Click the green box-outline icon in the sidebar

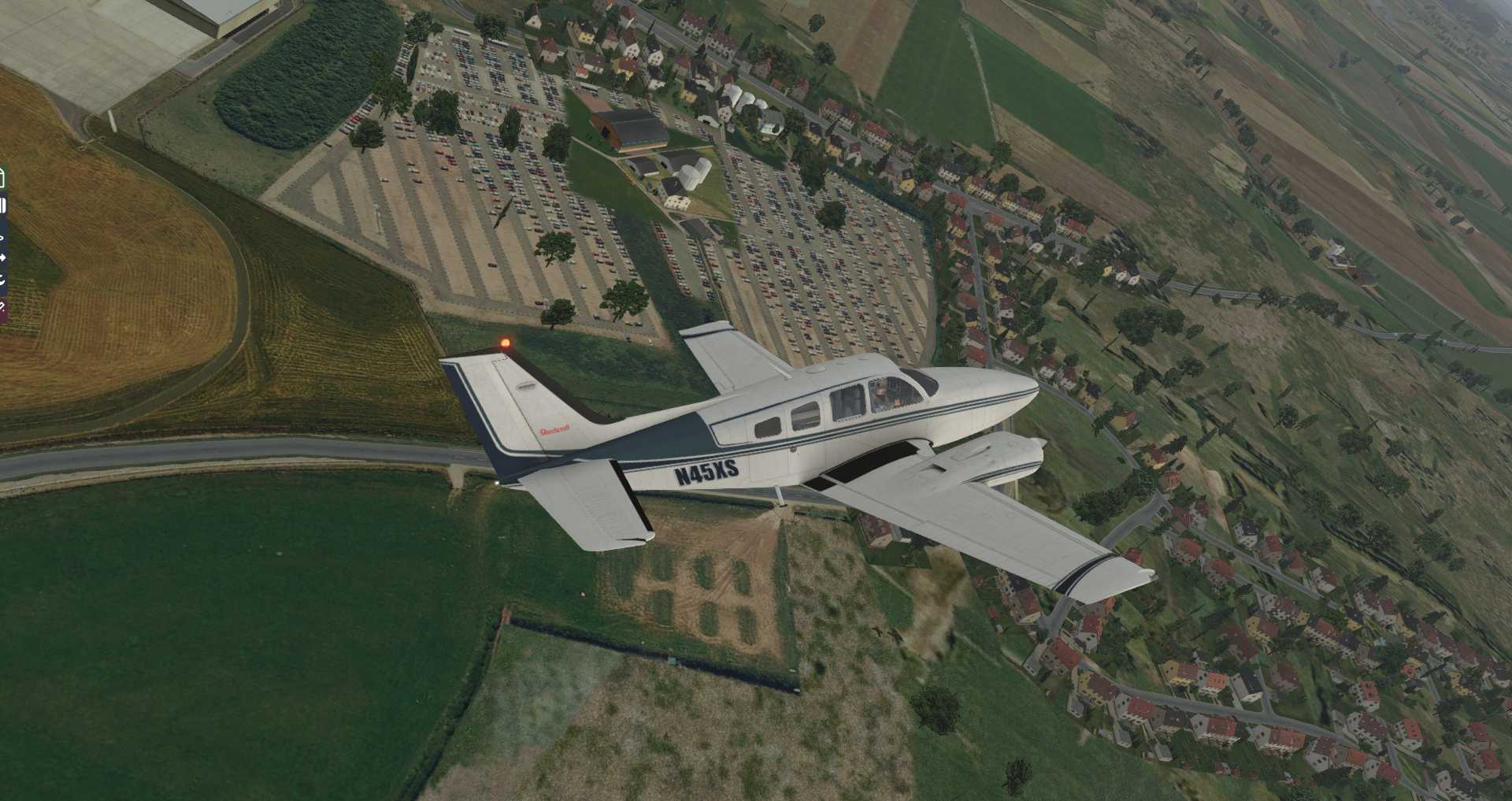pos(2,178)
